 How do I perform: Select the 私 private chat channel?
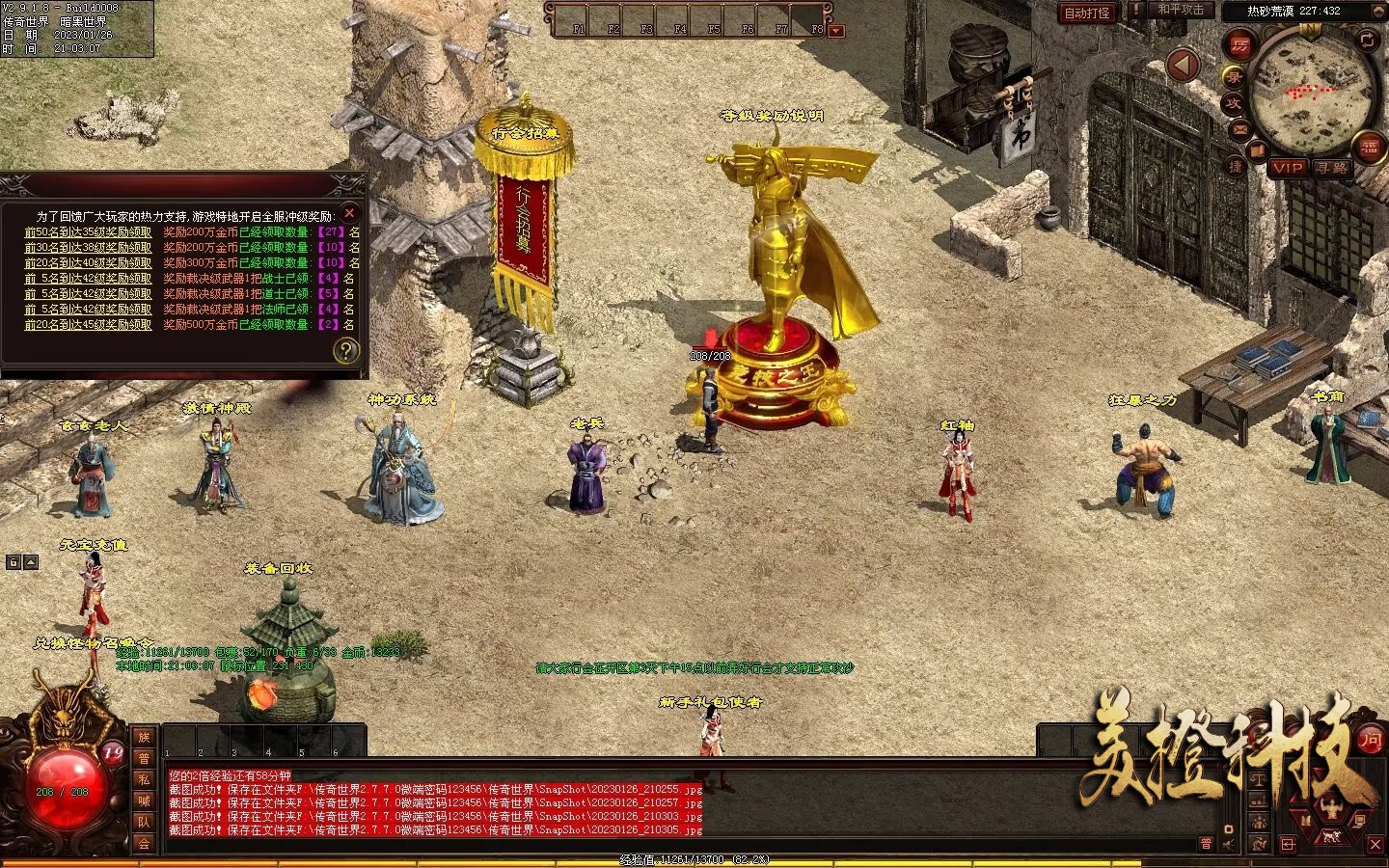(144, 780)
